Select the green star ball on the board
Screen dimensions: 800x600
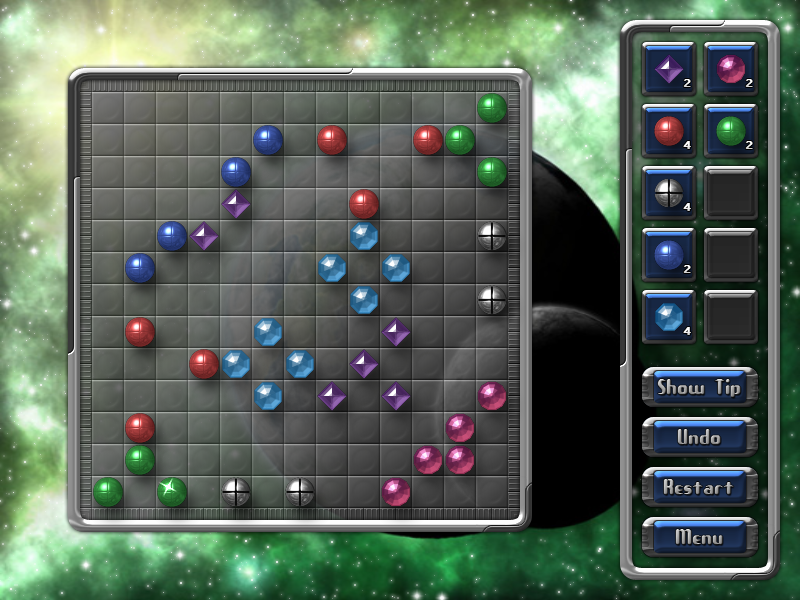[172, 491]
